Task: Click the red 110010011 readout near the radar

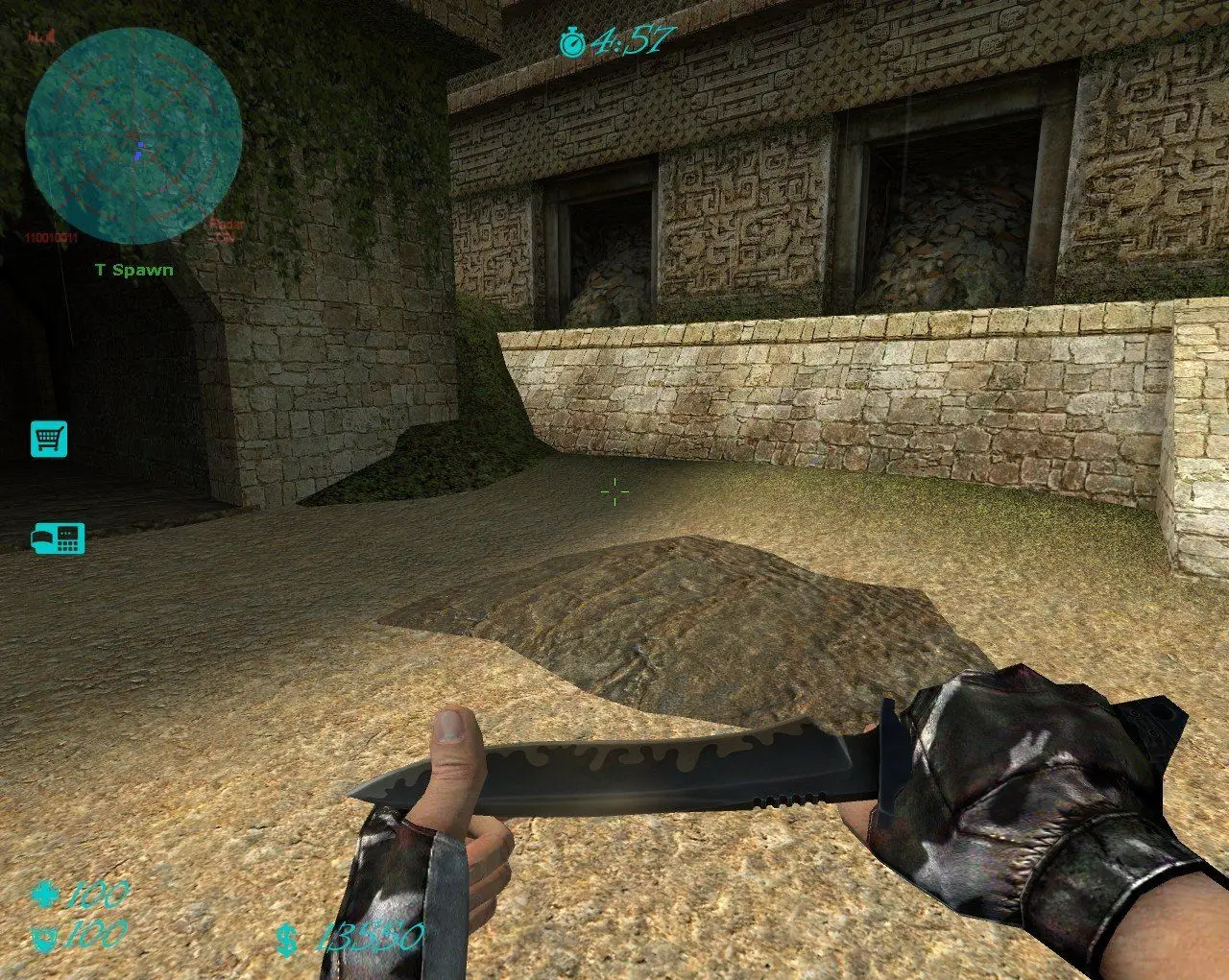Action: [x=52, y=236]
